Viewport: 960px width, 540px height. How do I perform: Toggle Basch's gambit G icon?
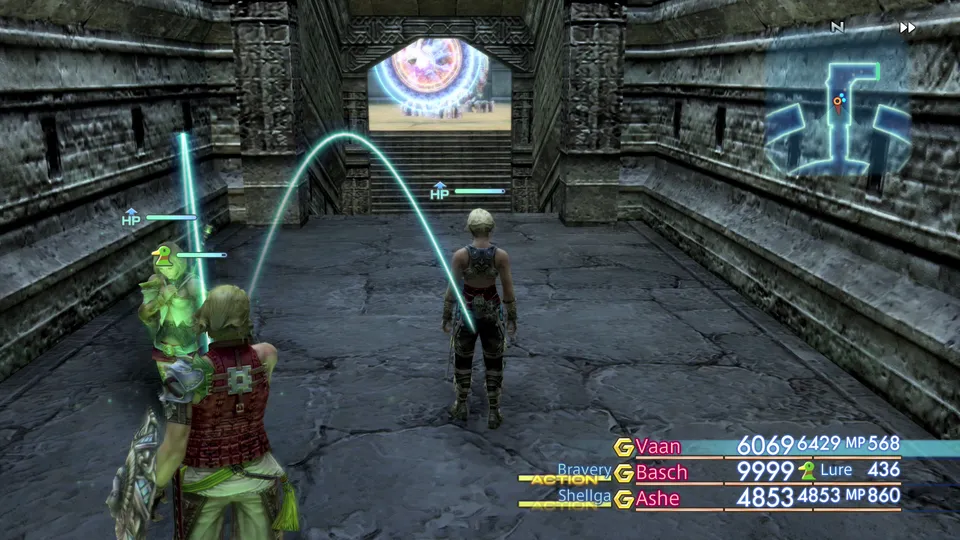coord(624,473)
